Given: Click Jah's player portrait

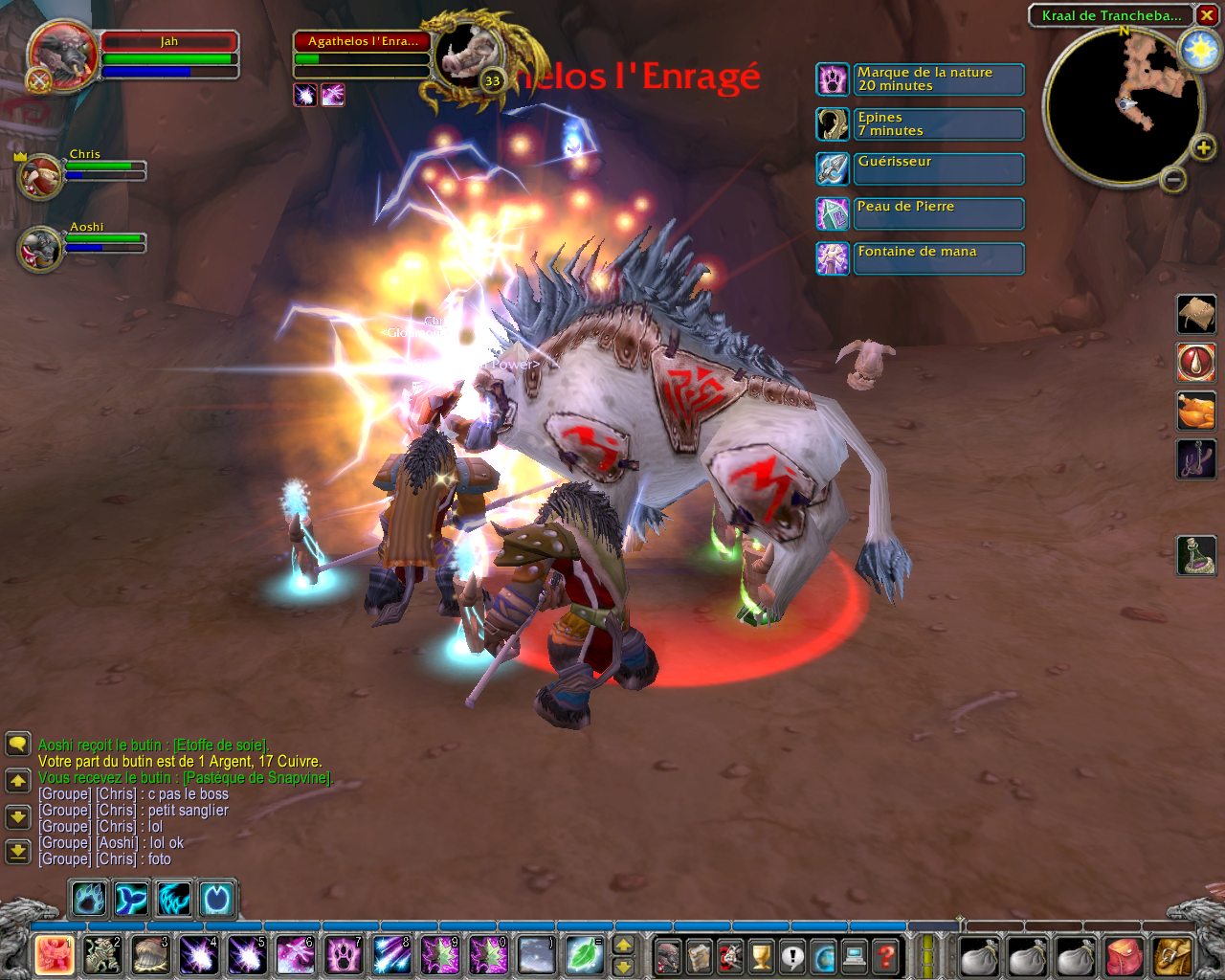Looking at the screenshot, I should point(63,56).
